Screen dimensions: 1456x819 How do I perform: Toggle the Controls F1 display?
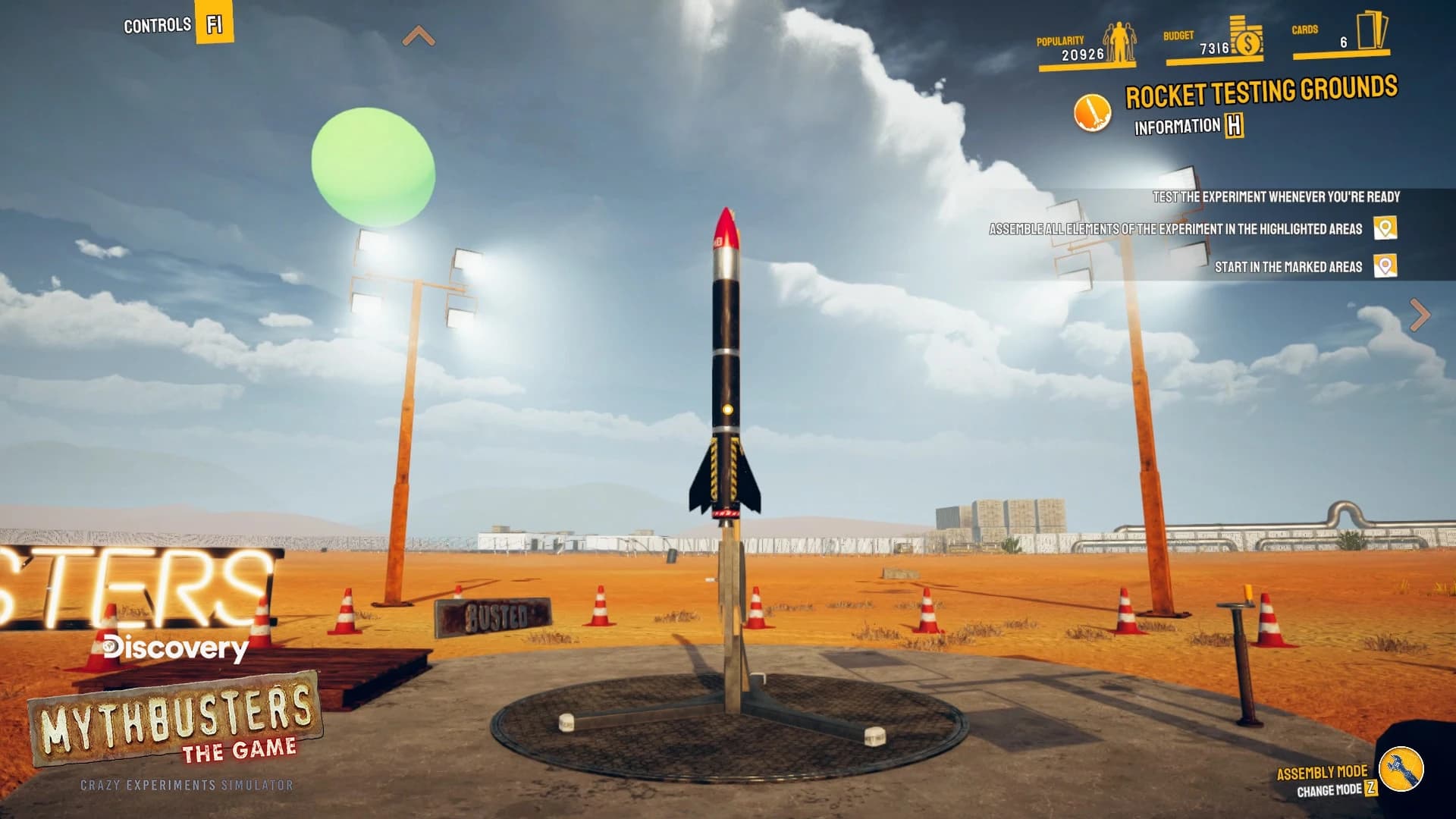(212, 23)
